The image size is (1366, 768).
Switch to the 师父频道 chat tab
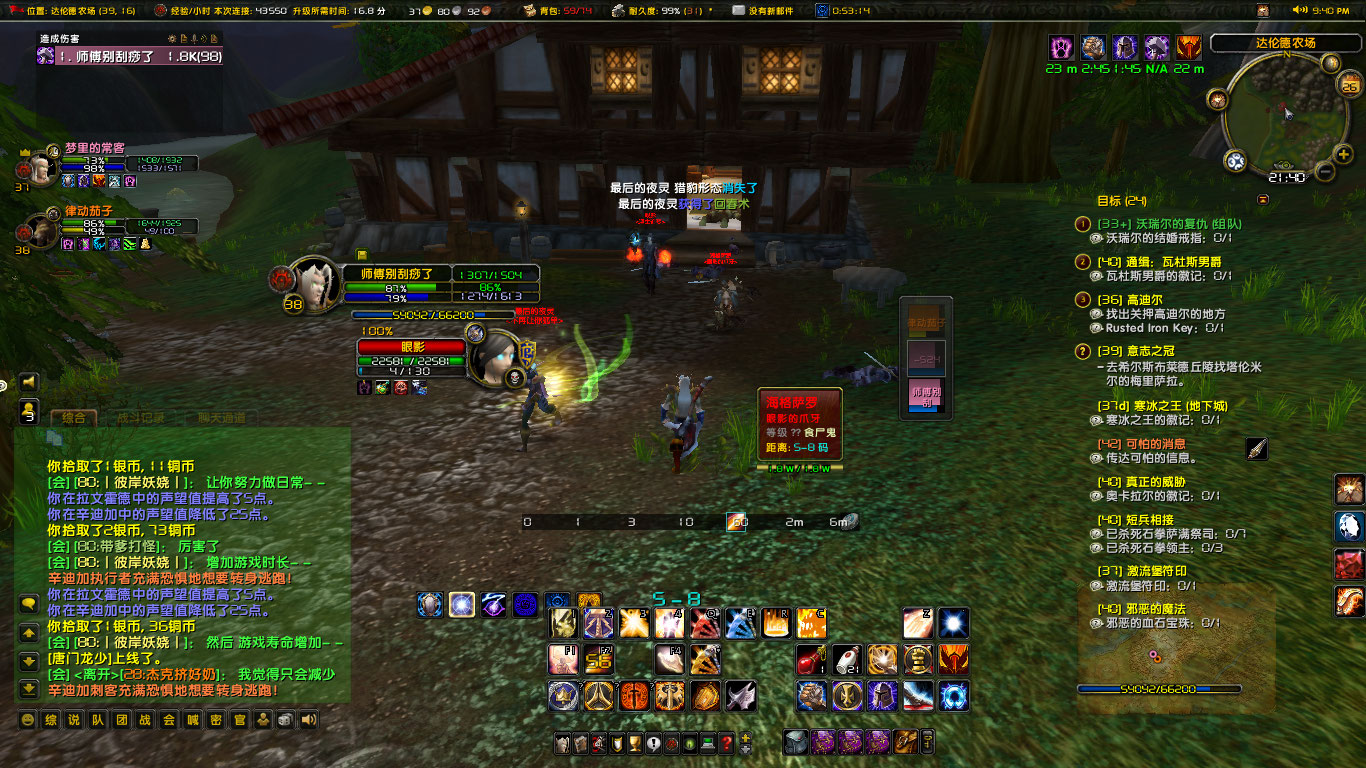tap(222, 416)
